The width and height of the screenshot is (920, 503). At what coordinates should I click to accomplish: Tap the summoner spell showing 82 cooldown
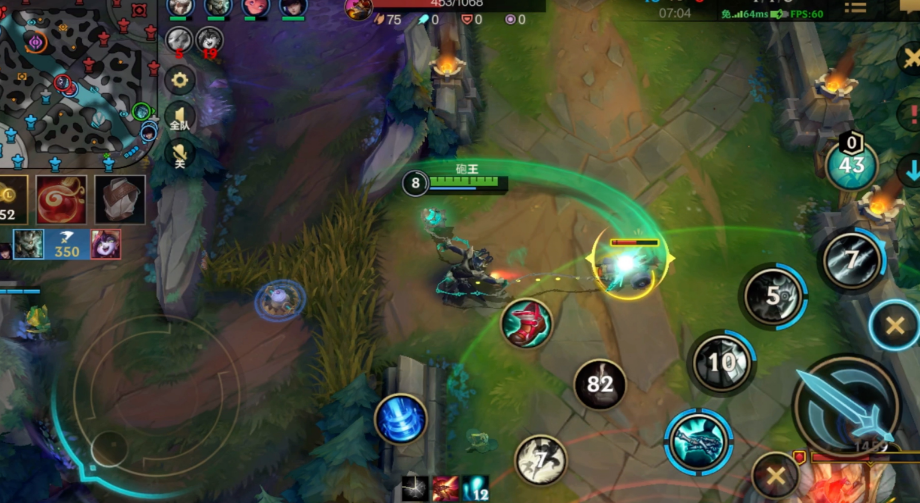click(x=600, y=385)
